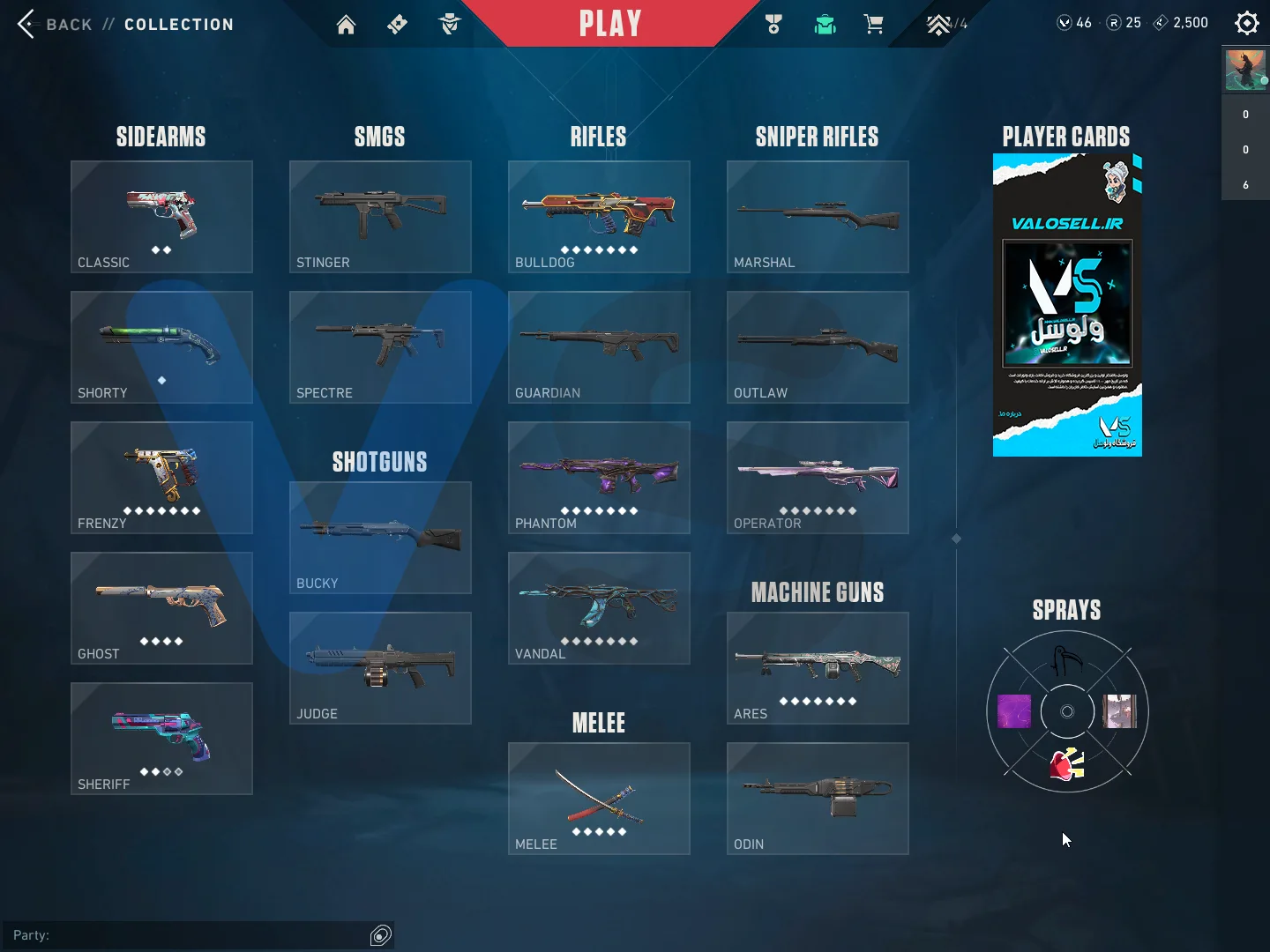Select the purple spray in the wheel
Screen dimensions: 1270x952
[1014, 711]
